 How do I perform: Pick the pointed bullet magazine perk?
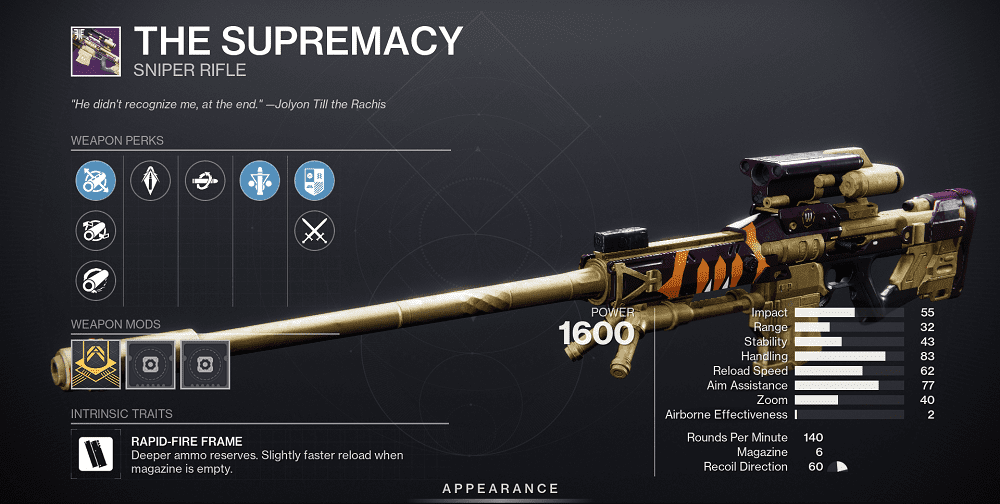[150, 181]
